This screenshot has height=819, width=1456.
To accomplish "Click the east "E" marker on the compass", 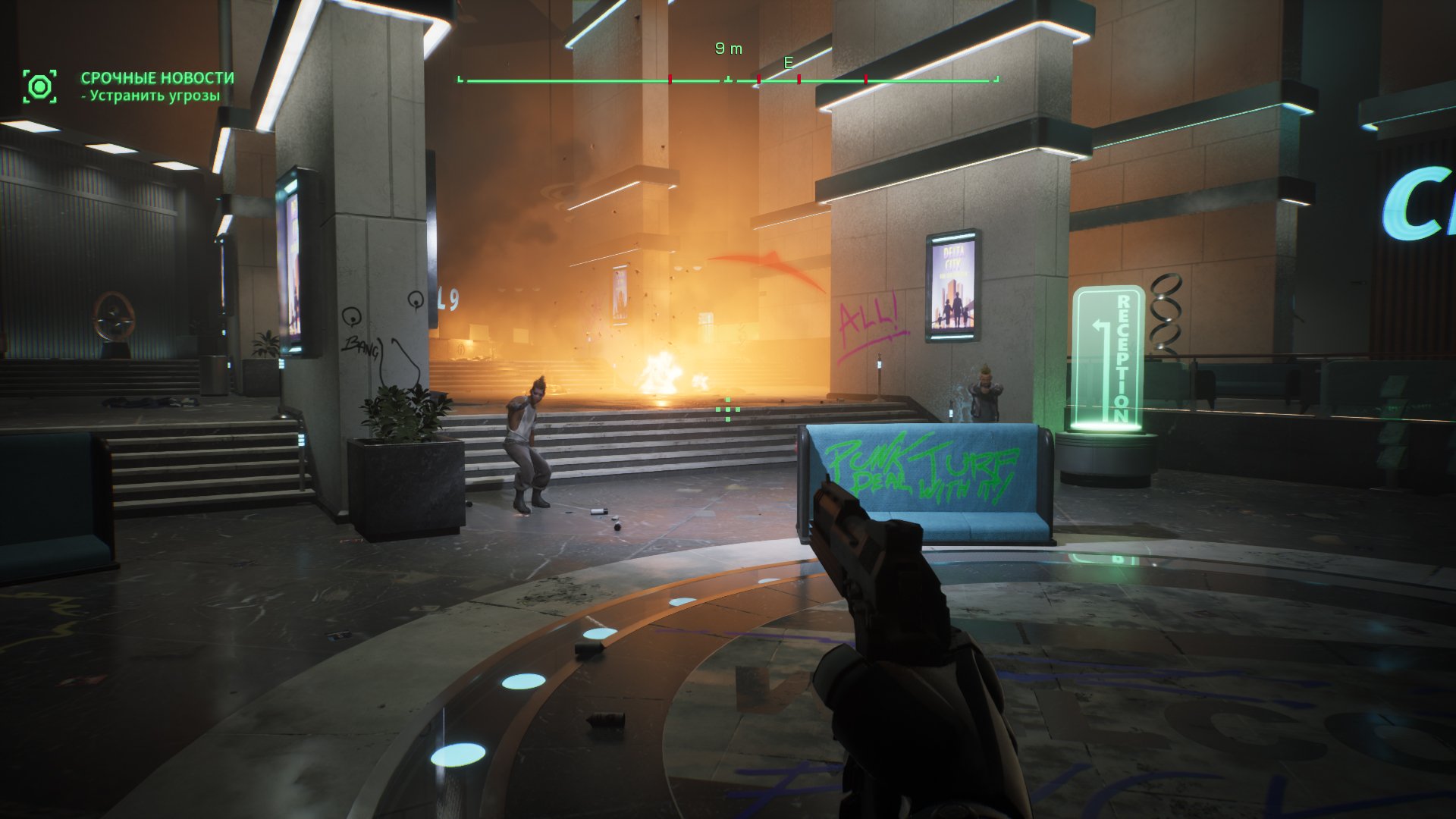I will click(x=788, y=63).
